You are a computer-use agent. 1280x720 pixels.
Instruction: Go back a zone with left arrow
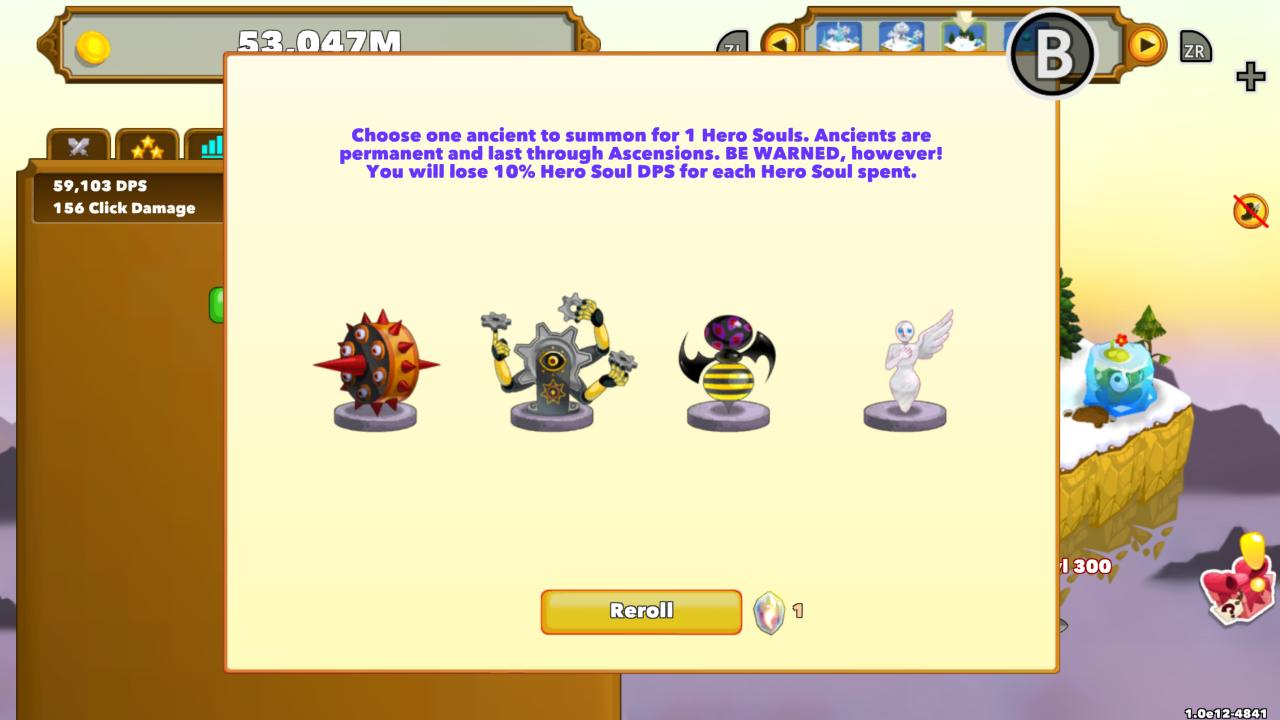coord(781,44)
